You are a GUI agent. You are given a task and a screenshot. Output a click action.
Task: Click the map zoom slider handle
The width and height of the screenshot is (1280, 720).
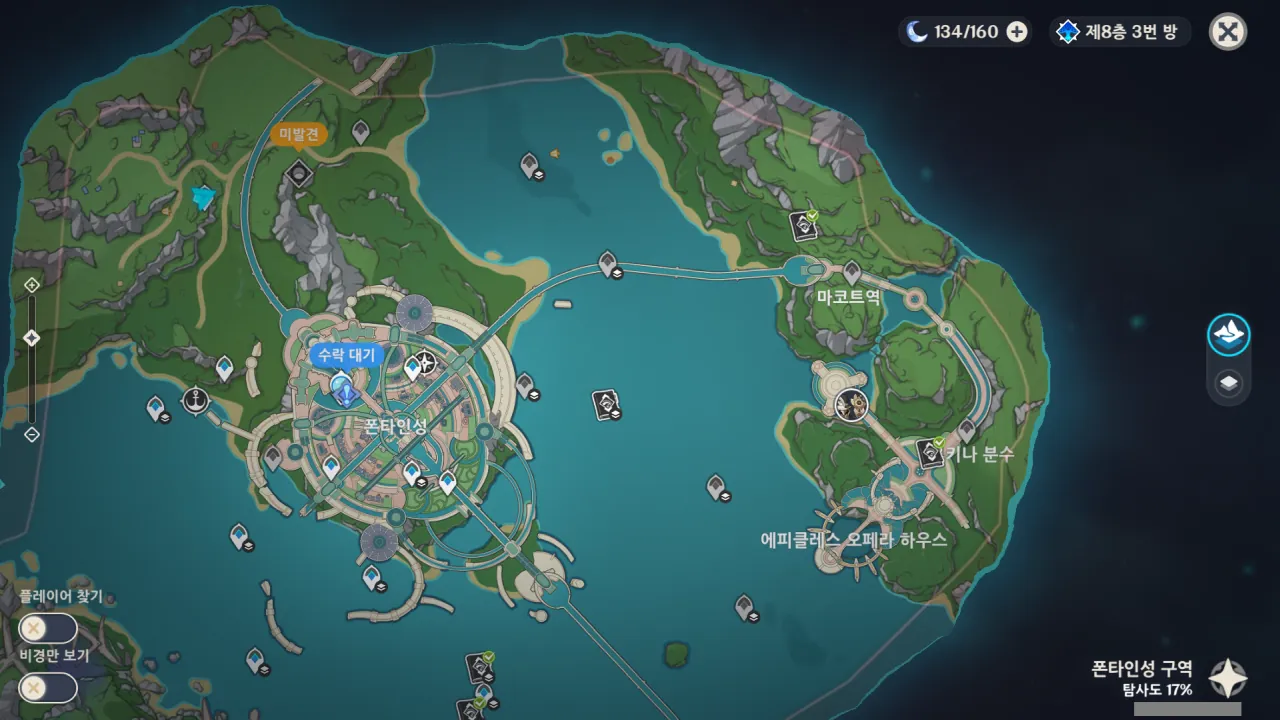pos(32,338)
